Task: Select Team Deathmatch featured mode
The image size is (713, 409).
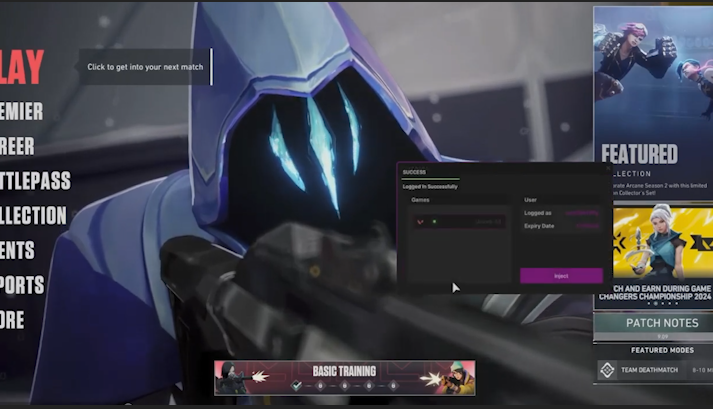Action: [653, 370]
